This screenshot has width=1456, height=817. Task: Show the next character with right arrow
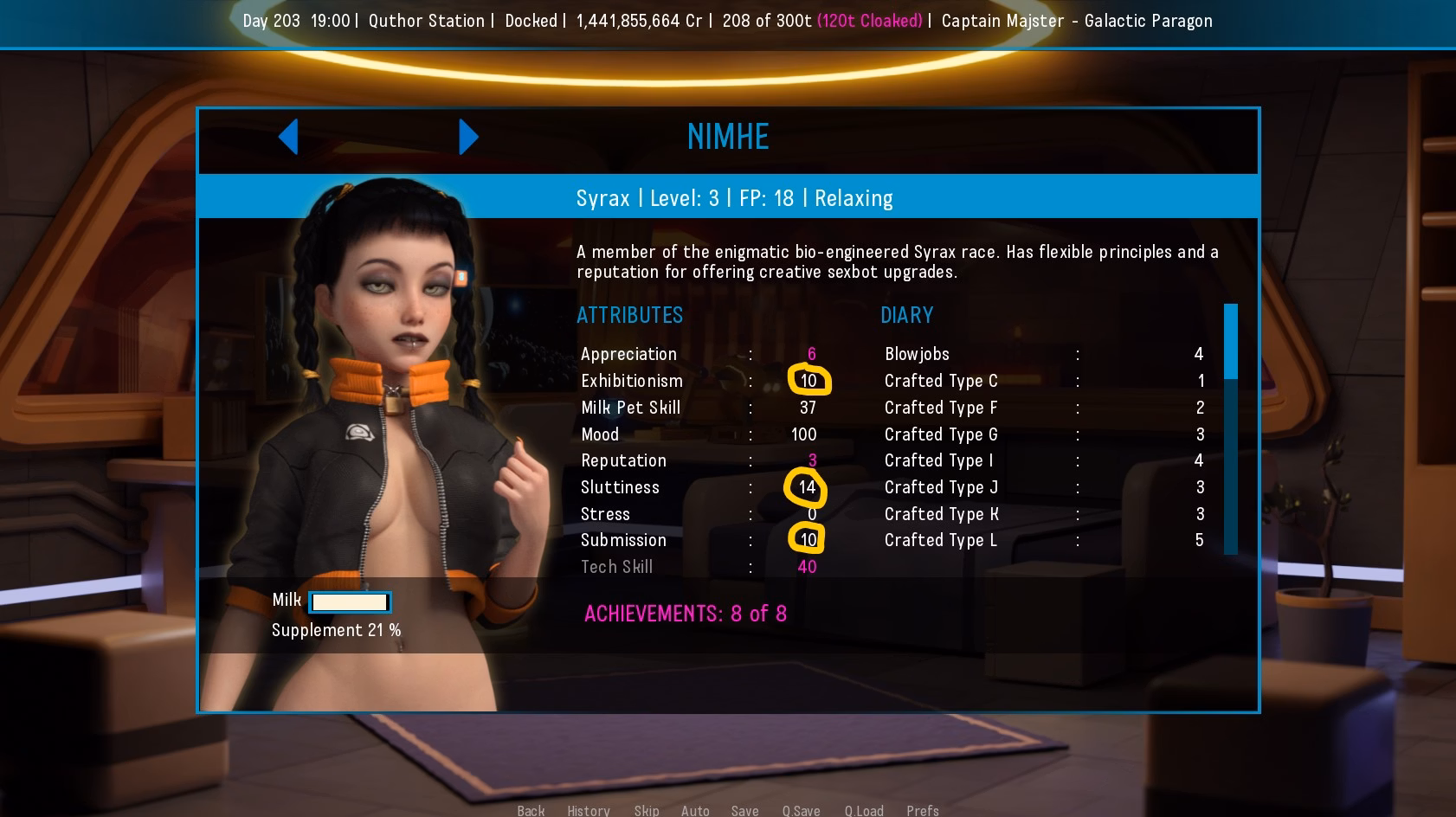[x=468, y=137]
